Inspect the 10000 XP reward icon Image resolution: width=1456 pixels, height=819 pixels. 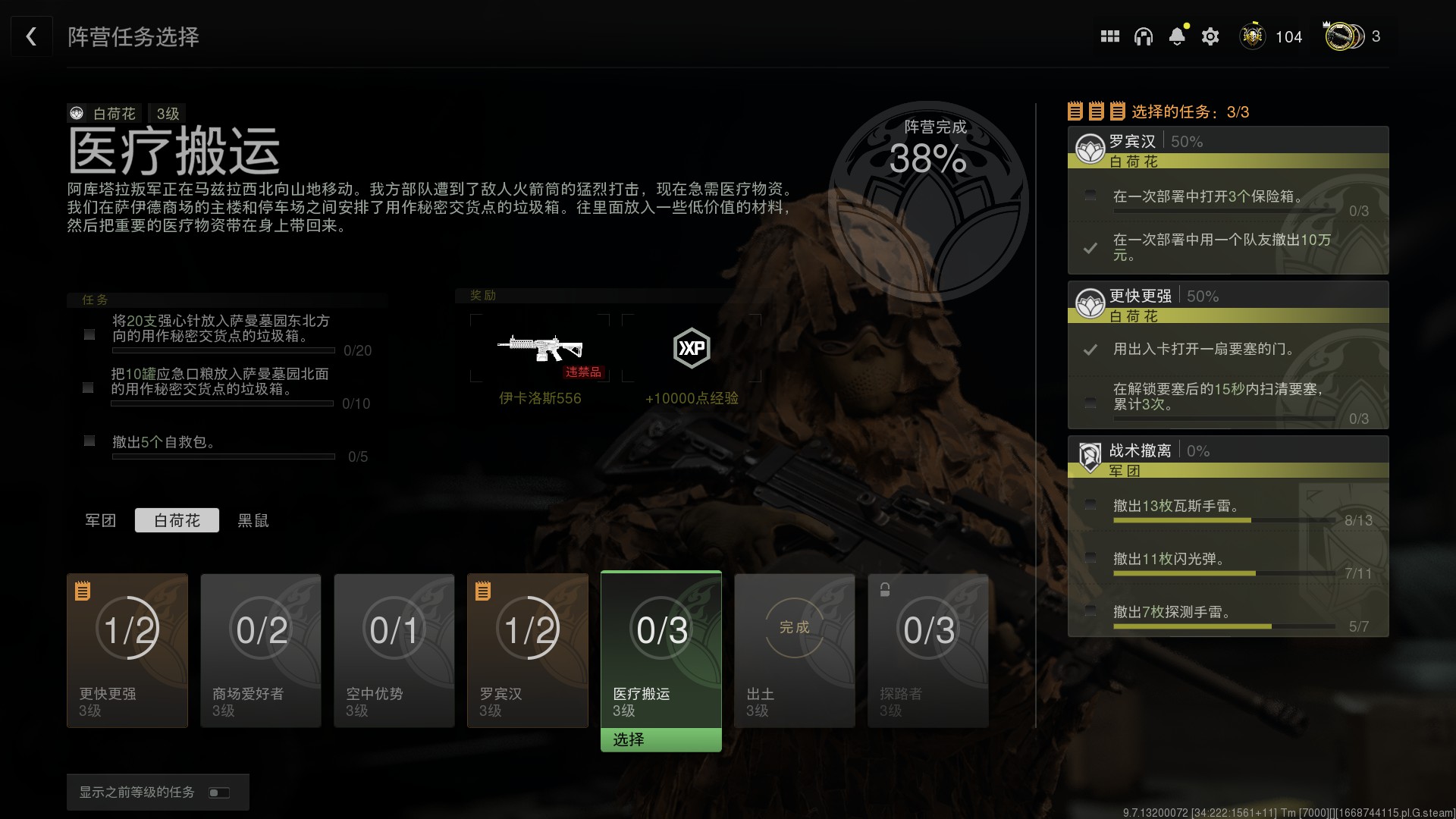692,349
